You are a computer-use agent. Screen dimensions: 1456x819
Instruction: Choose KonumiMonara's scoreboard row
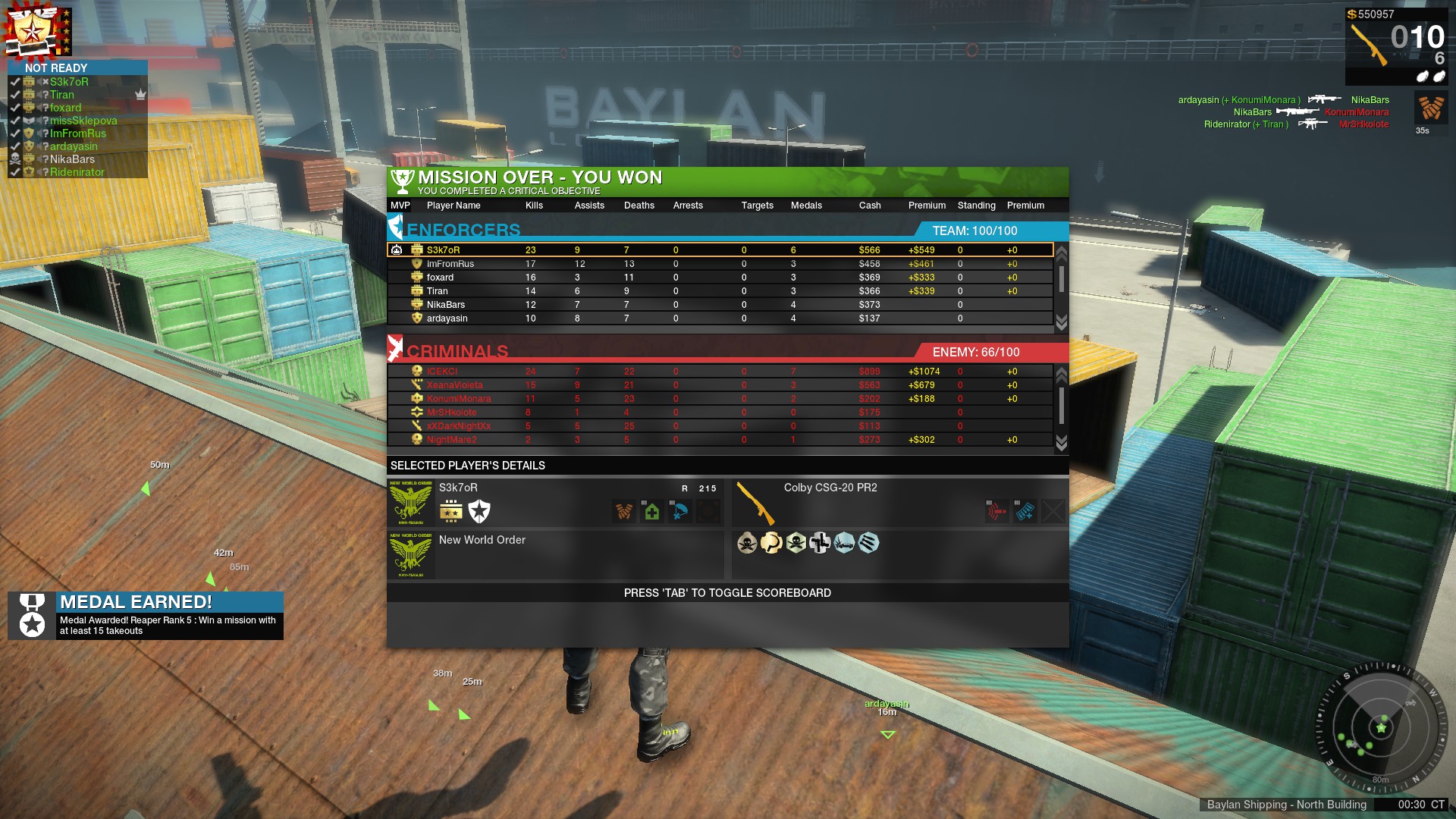pyautogui.click(x=459, y=399)
